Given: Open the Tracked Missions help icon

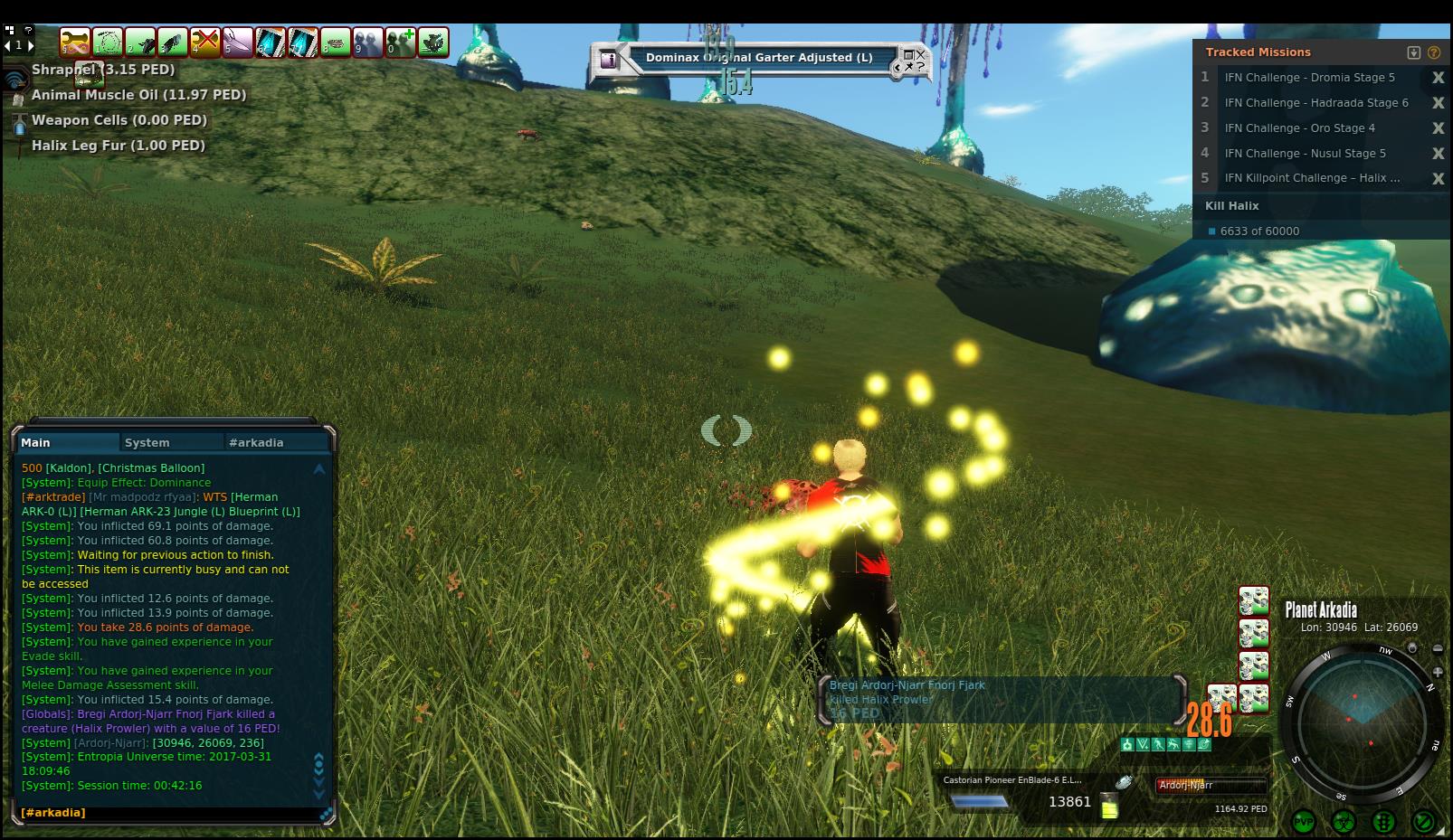Looking at the screenshot, I should (1434, 52).
